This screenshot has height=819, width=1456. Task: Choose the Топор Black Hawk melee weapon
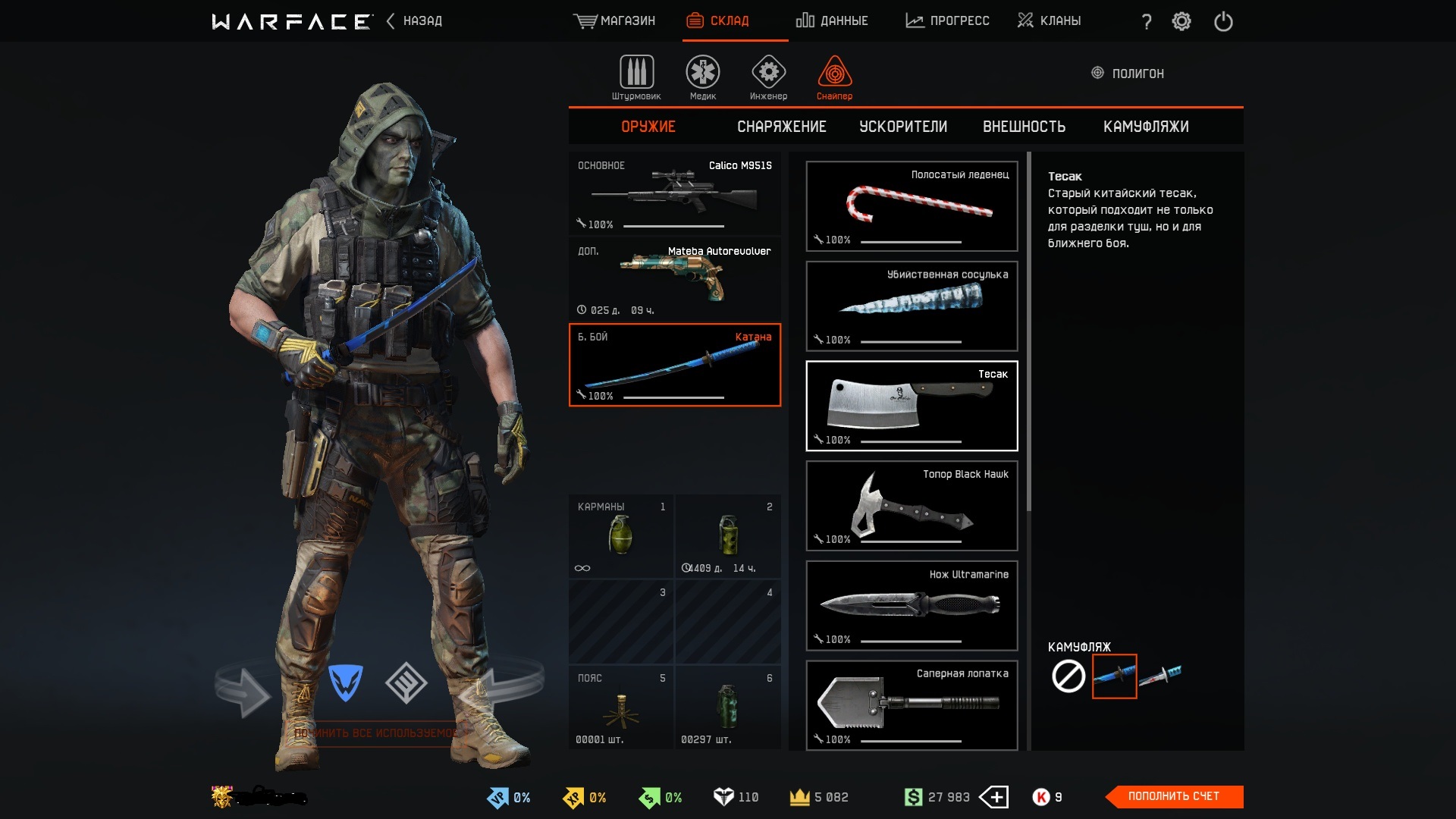coord(912,506)
